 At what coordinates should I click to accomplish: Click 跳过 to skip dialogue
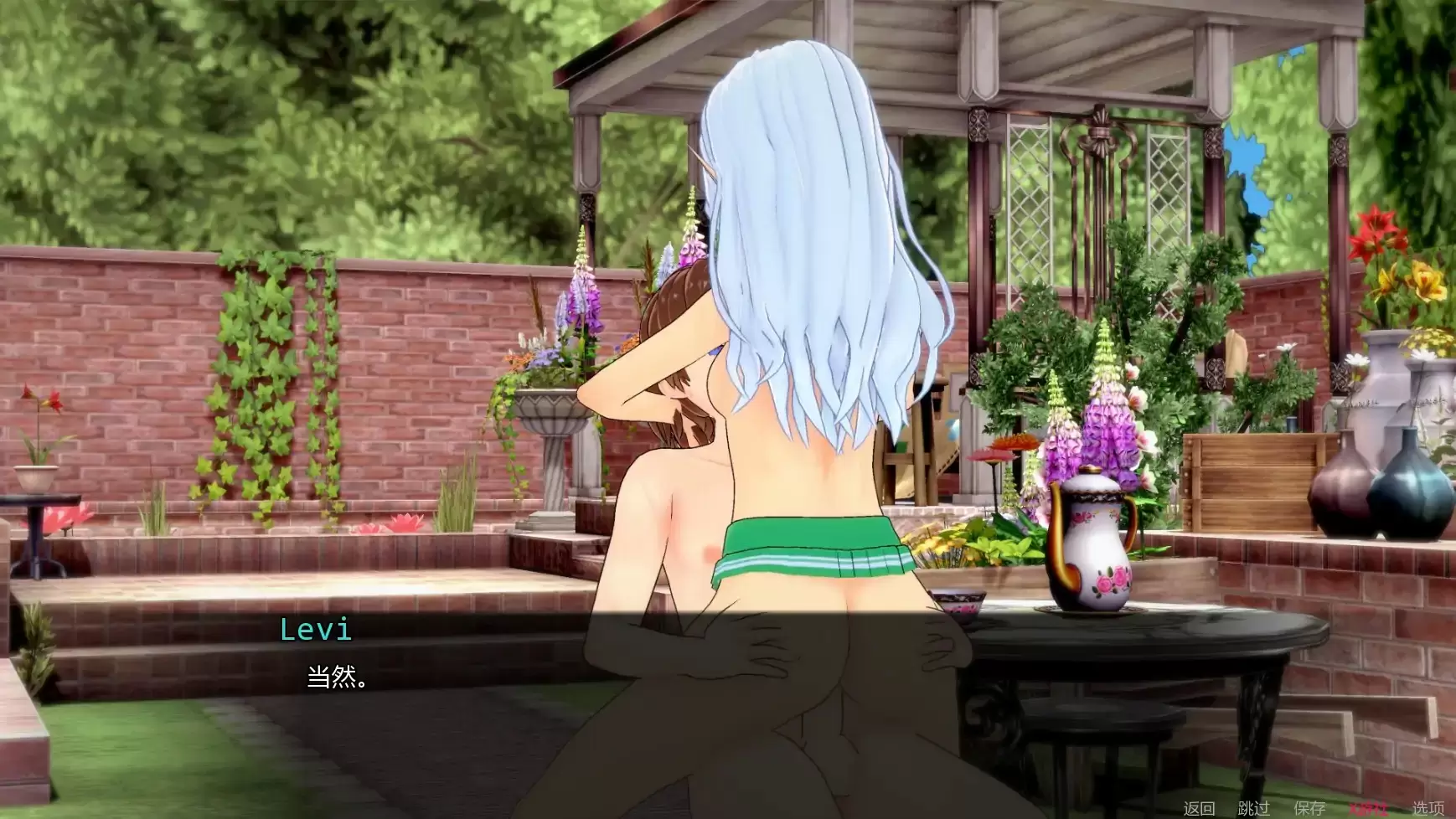(1254, 806)
